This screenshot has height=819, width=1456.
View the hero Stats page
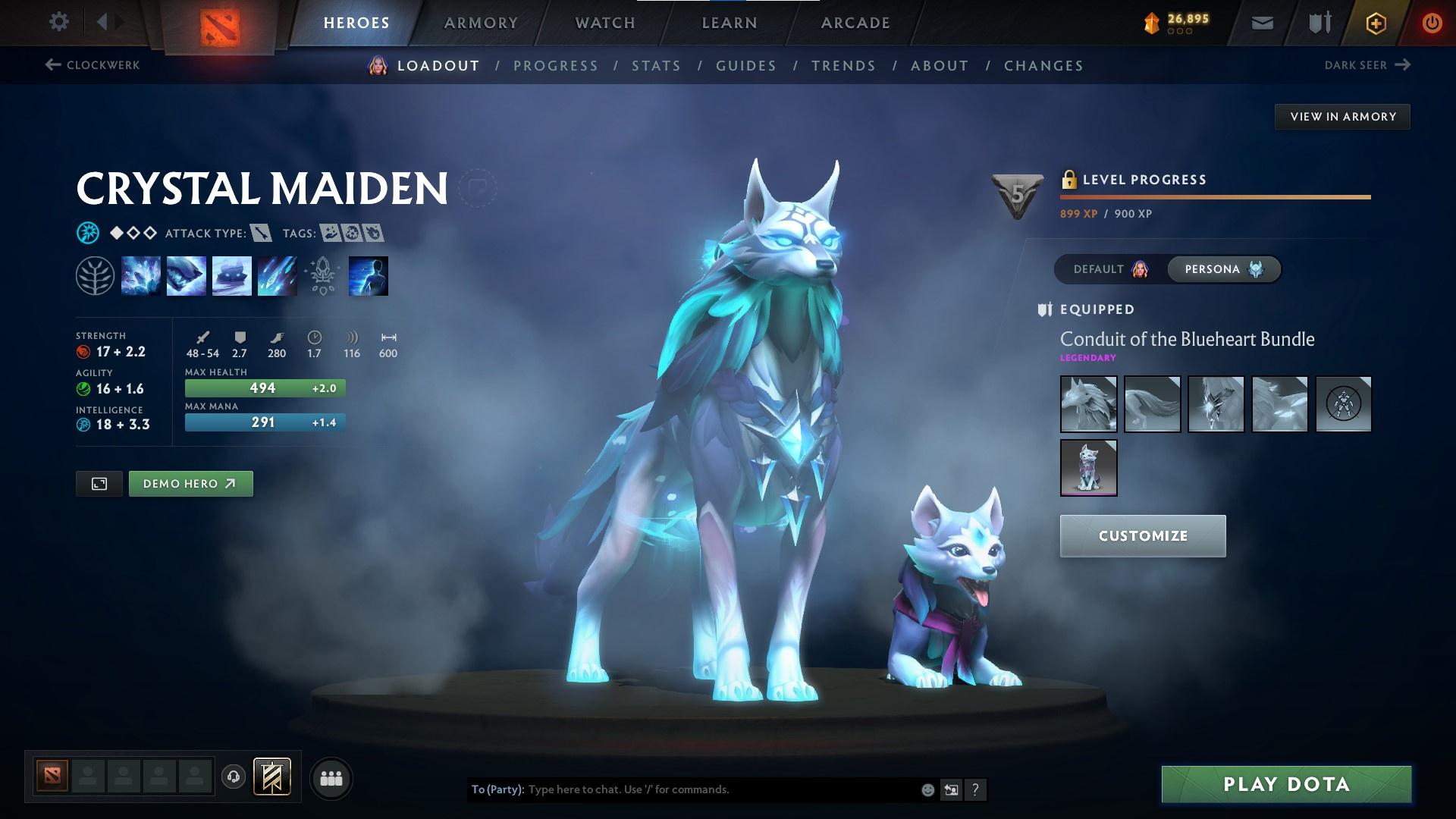(x=657, y=66)
